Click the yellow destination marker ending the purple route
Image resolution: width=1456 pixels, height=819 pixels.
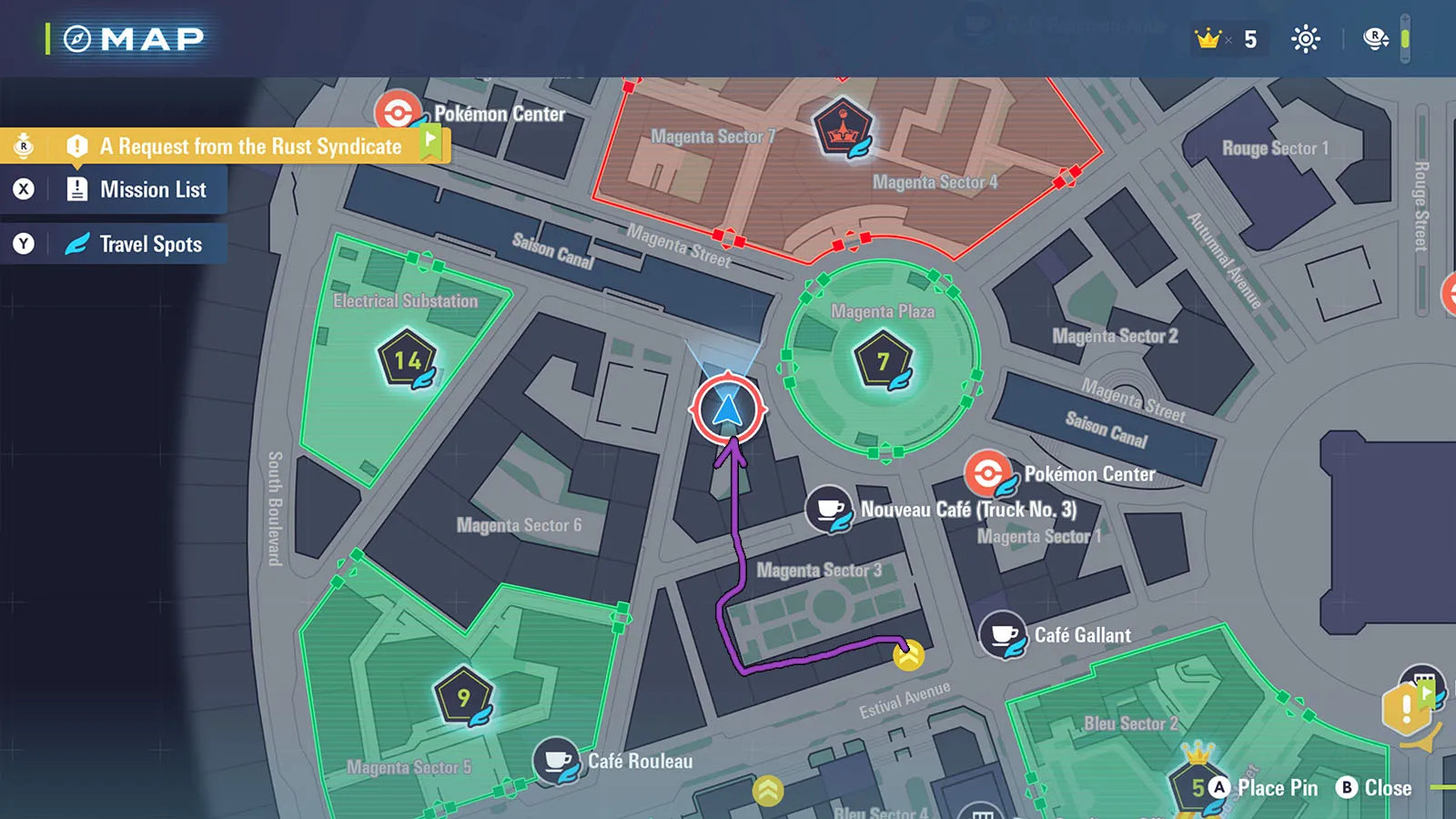[908, 654]
